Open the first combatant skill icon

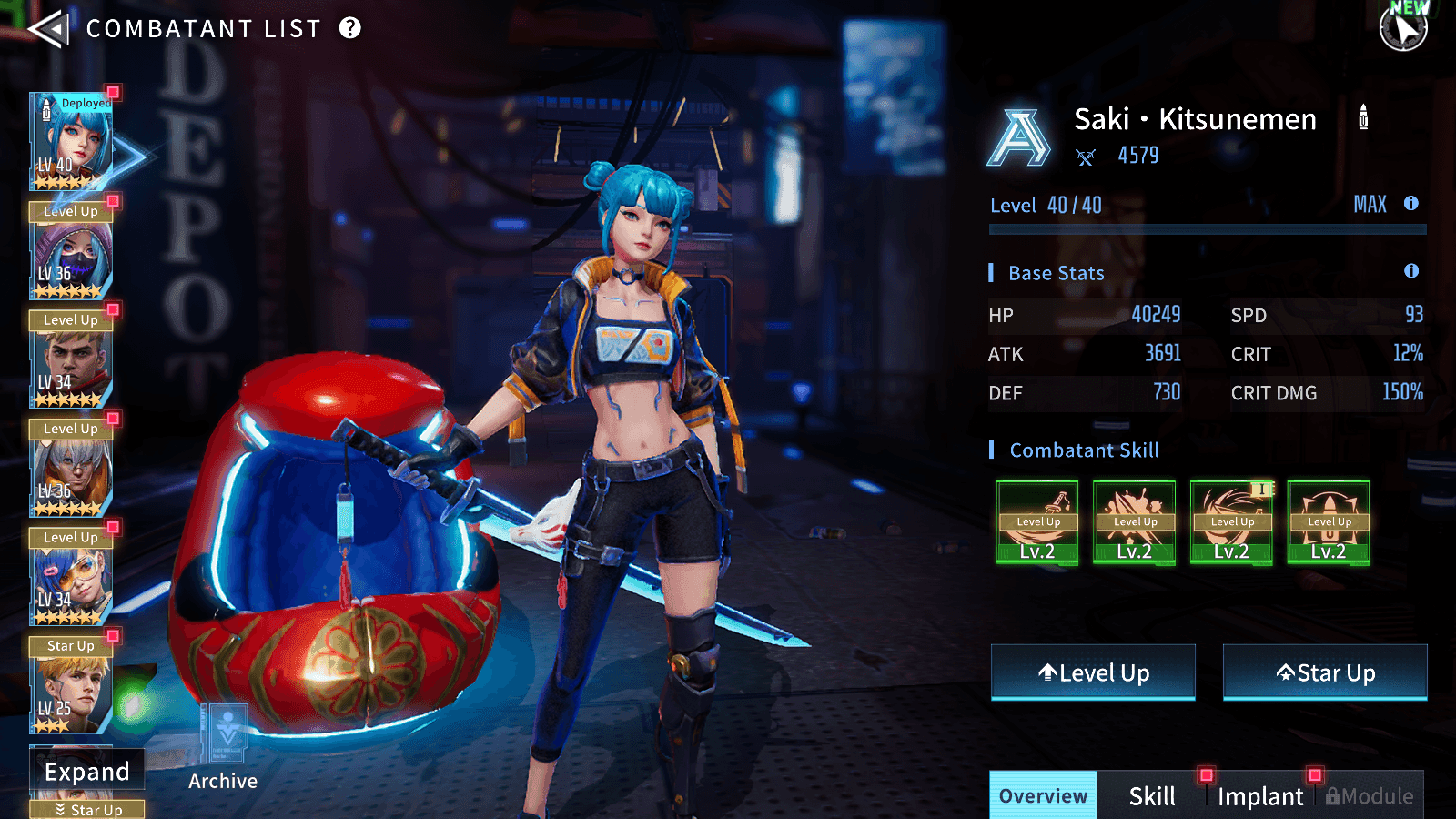click(x=1037, y=522)
